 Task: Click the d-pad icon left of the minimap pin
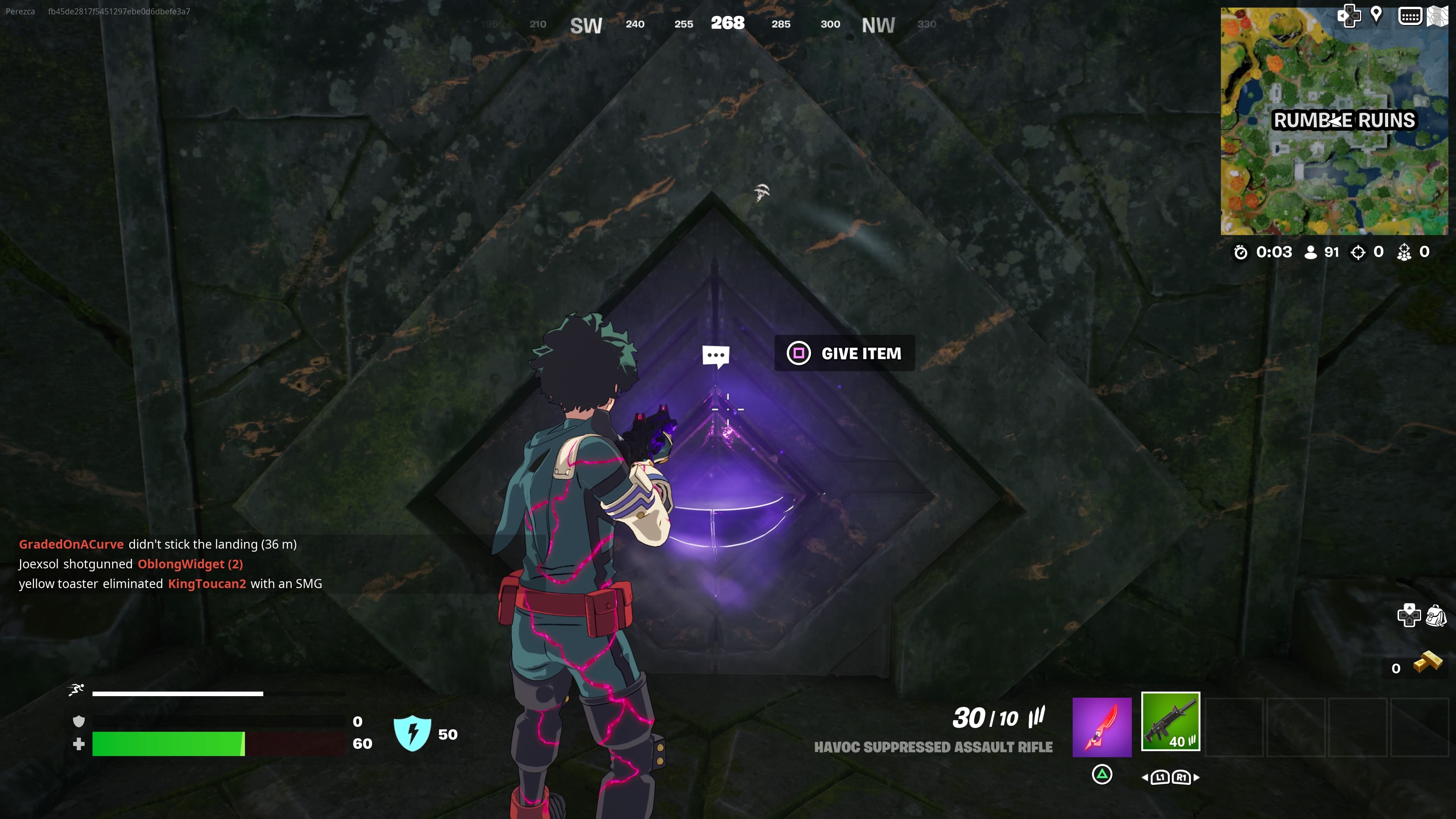pos(1350,16)
